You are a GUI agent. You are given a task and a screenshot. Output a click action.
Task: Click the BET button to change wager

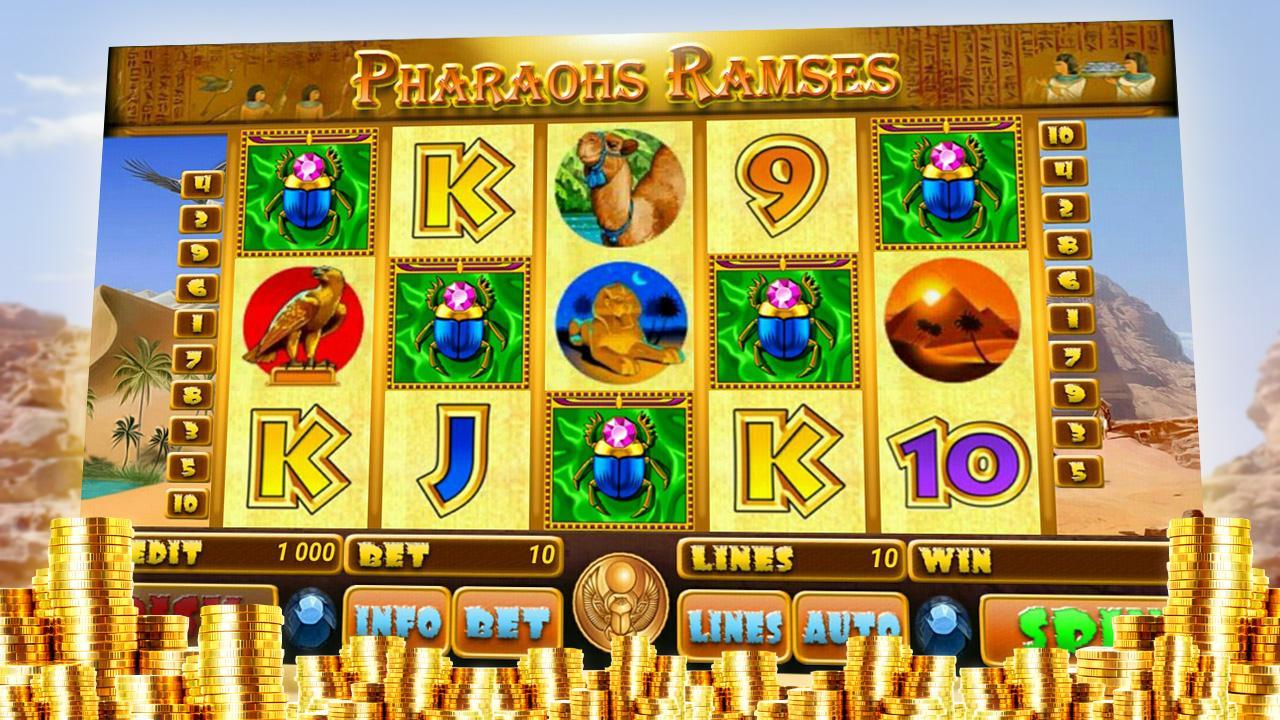tap(507, 620)
